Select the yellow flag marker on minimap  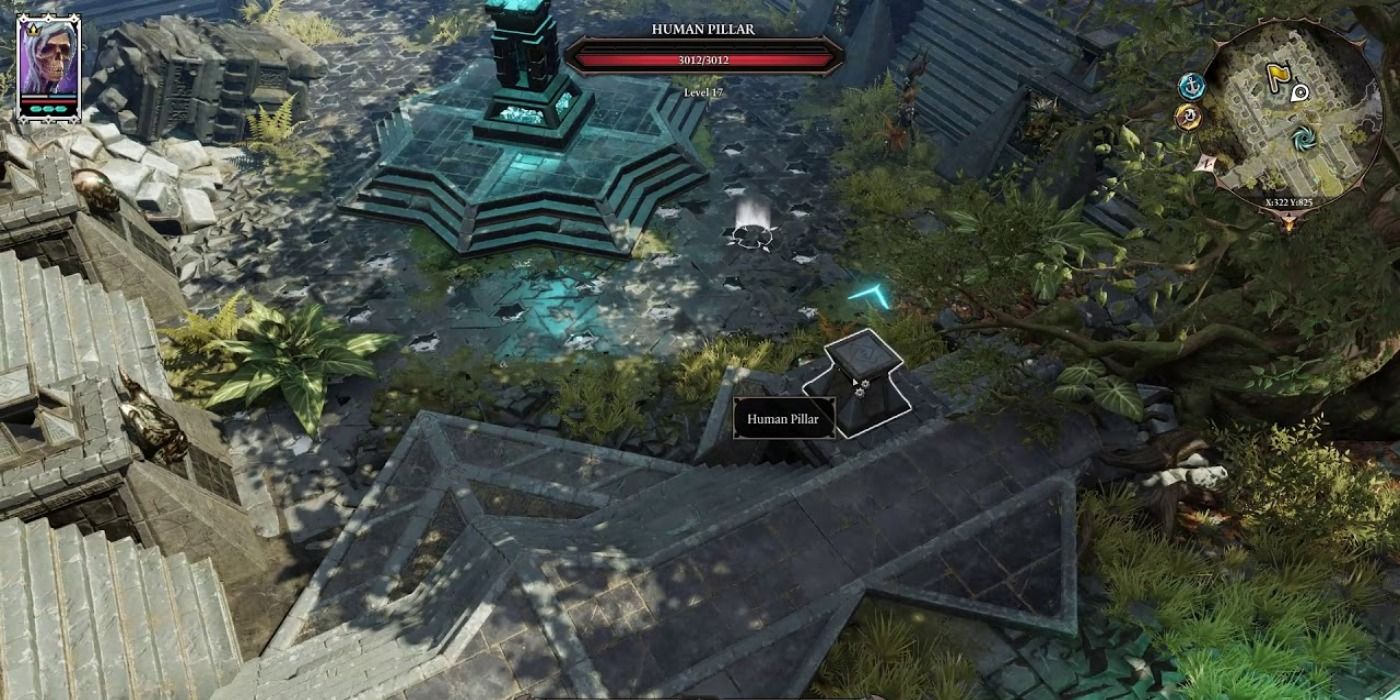point(1277,73)
